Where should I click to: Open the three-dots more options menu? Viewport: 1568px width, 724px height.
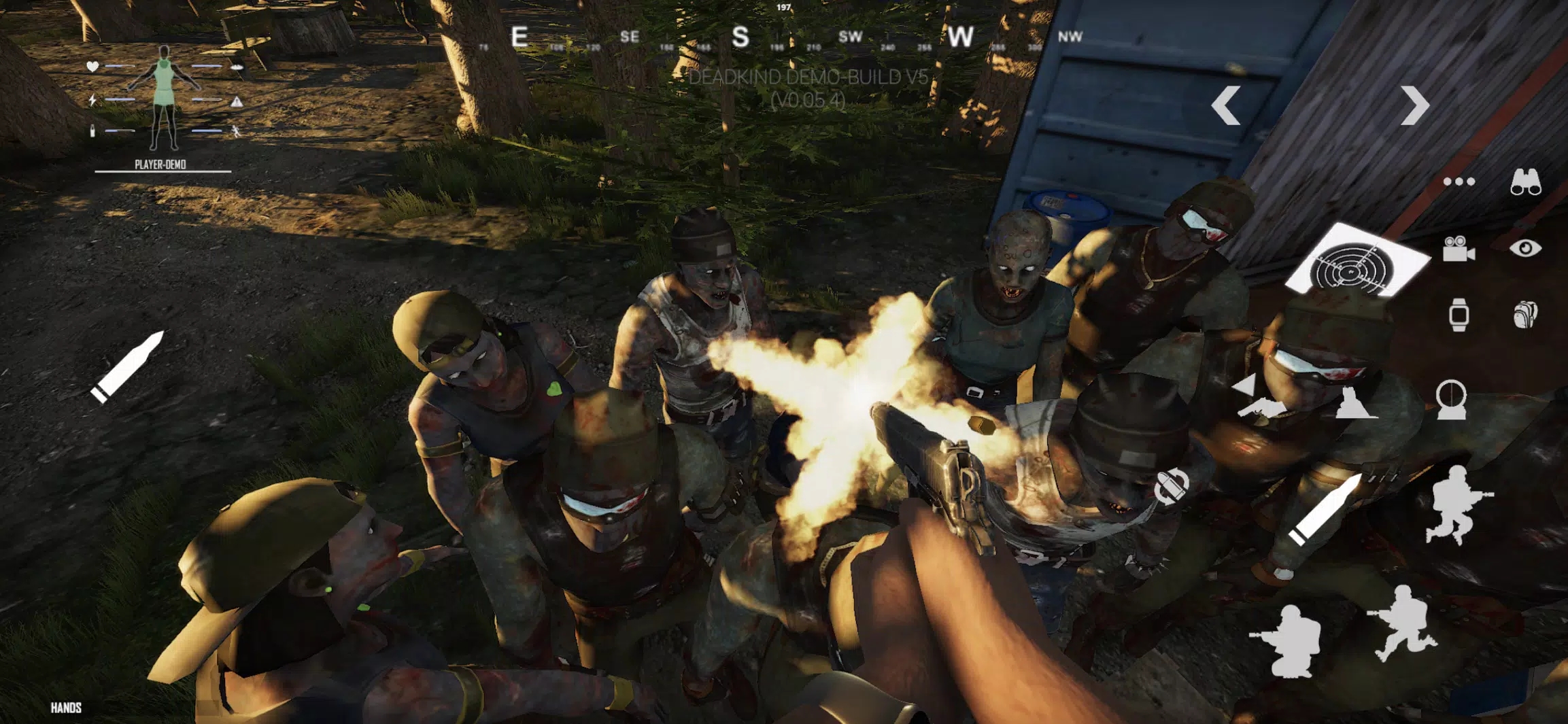click(1459, 182)
